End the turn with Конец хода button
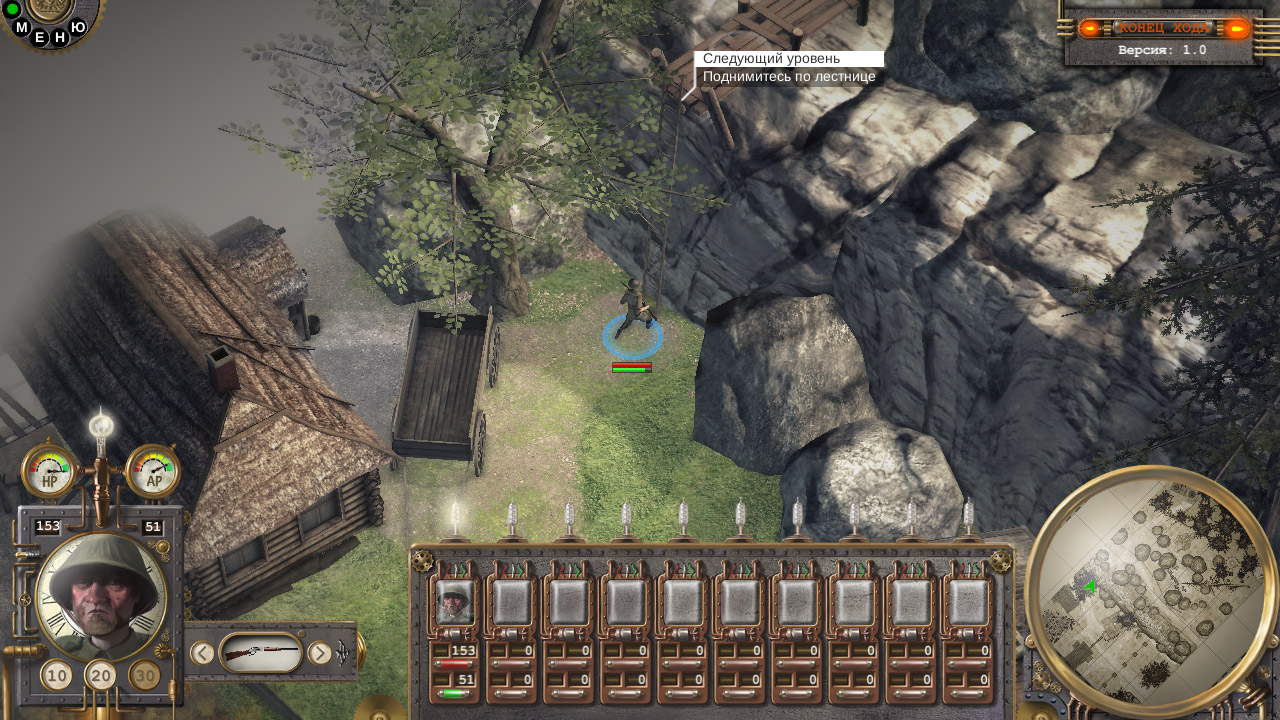 1164,28
